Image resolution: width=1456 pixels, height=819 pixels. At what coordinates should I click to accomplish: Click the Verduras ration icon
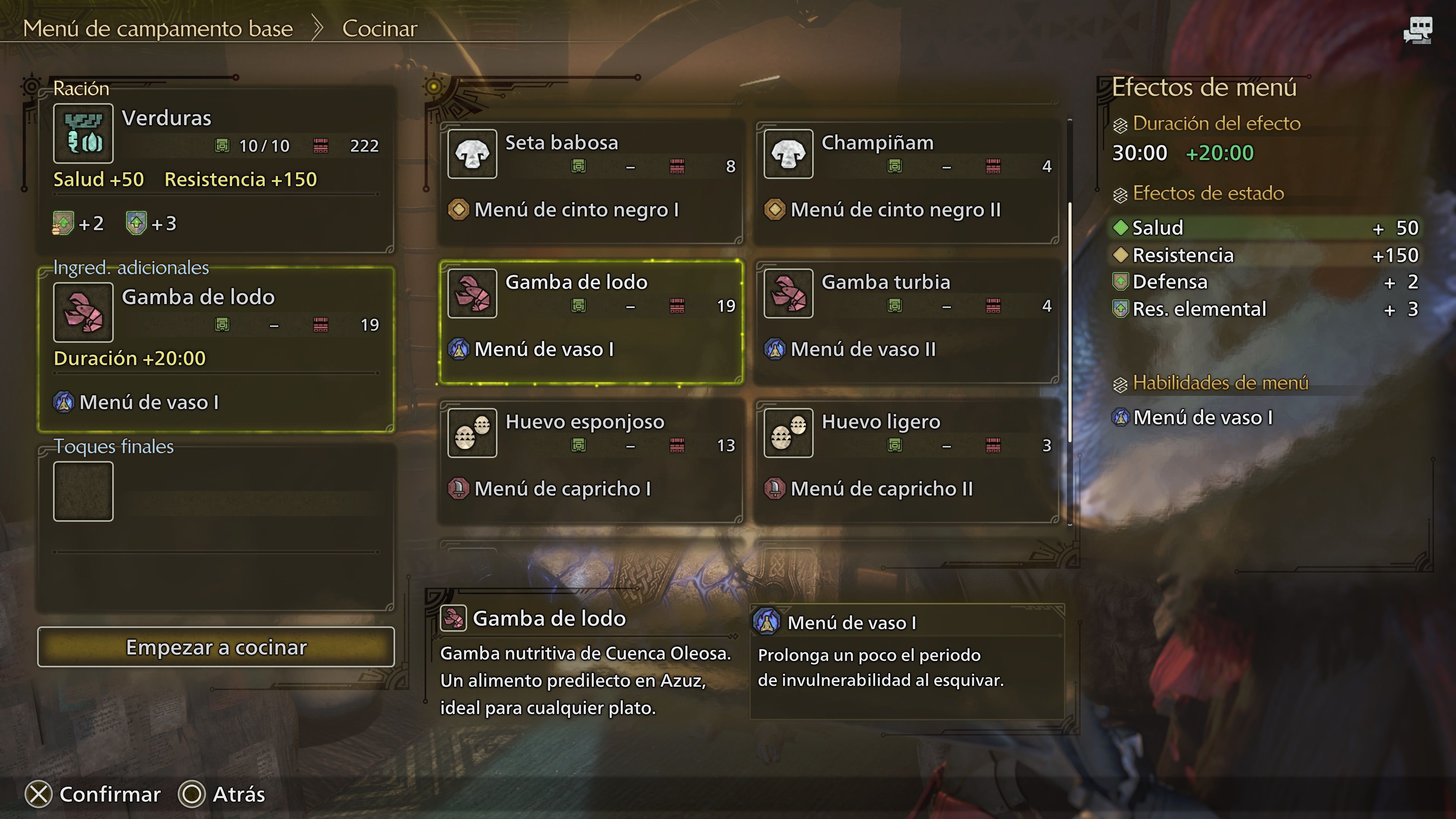coord(83,133)
